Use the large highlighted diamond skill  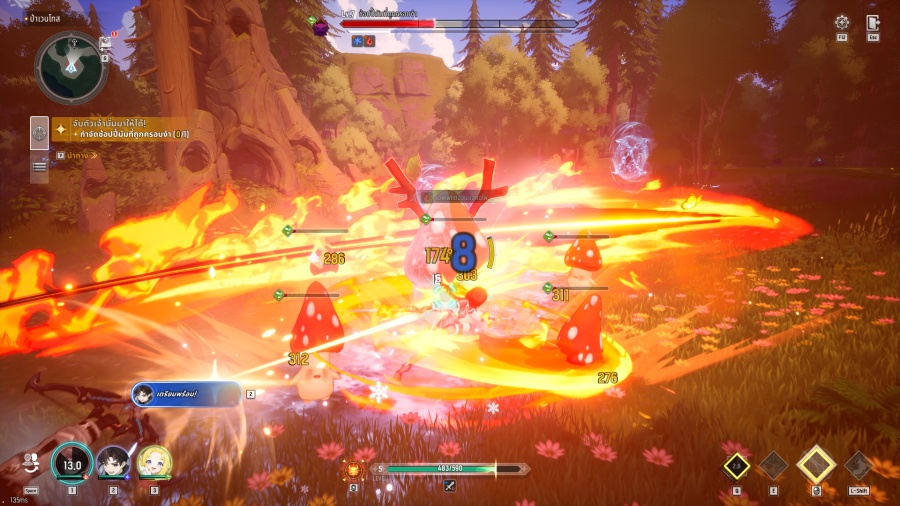click(x=817, y=465)
